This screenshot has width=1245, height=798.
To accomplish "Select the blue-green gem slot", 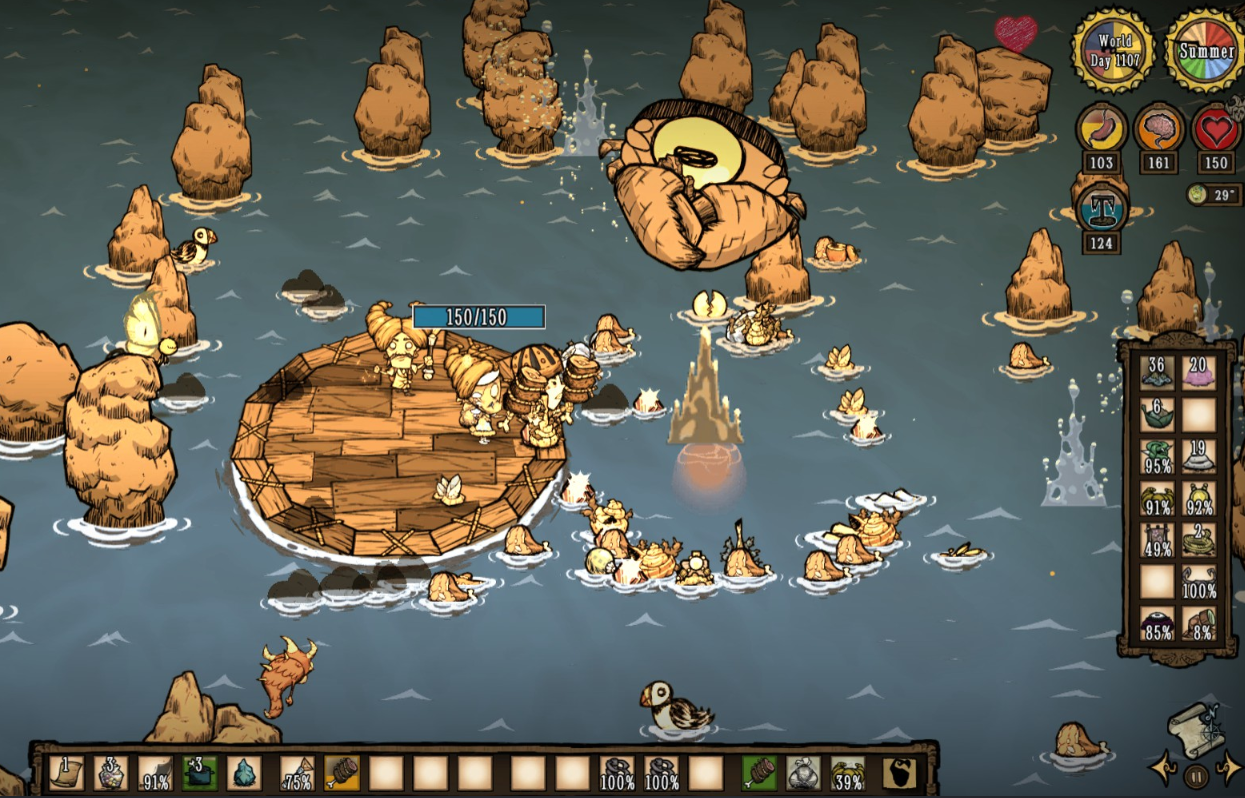I will (x=245, y=773).
